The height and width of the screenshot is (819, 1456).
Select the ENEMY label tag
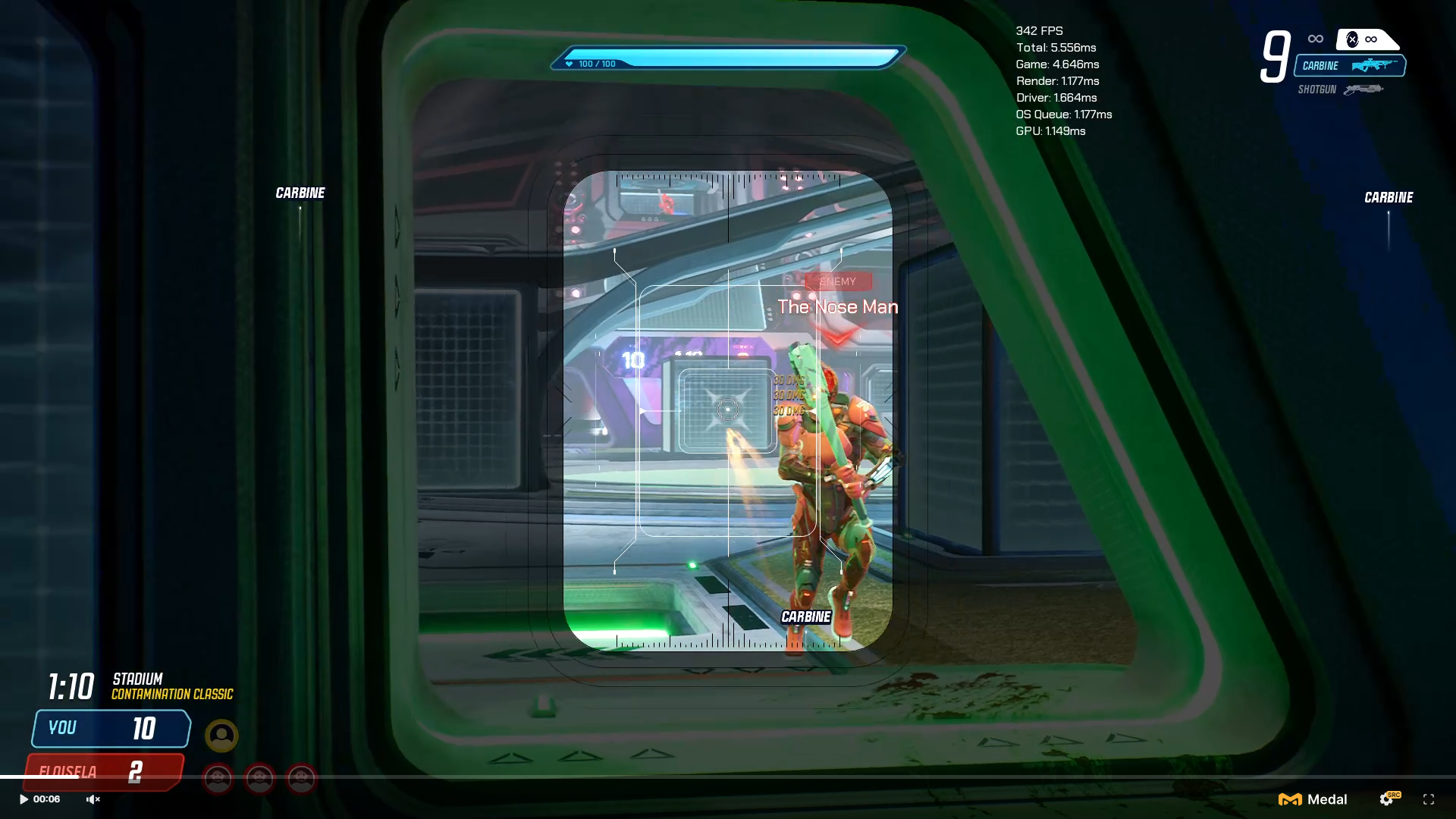[838, 281]
